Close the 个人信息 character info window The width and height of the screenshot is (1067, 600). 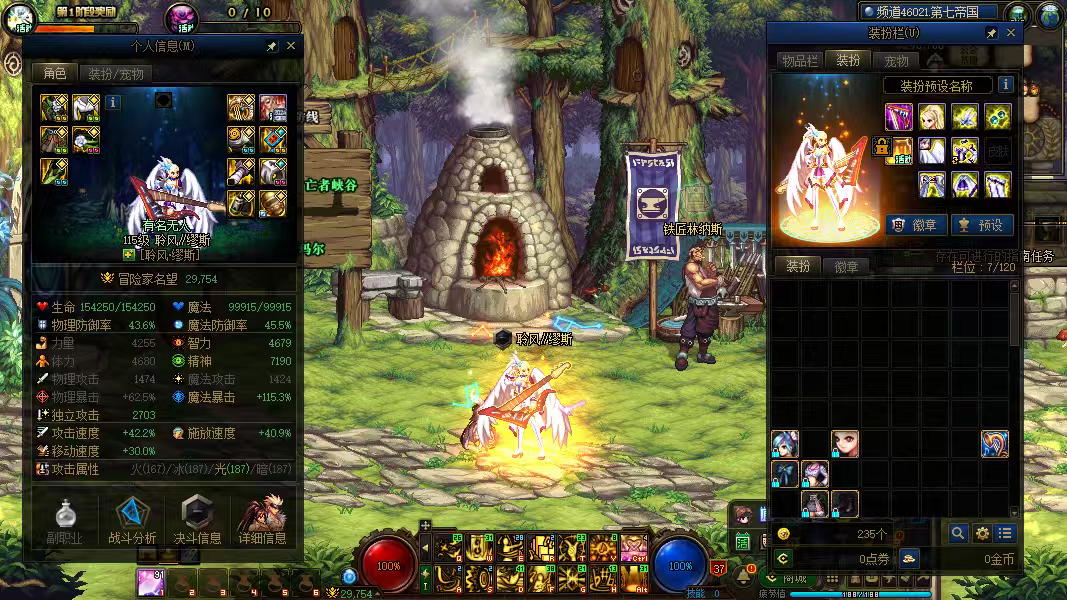tap(291, 46)
